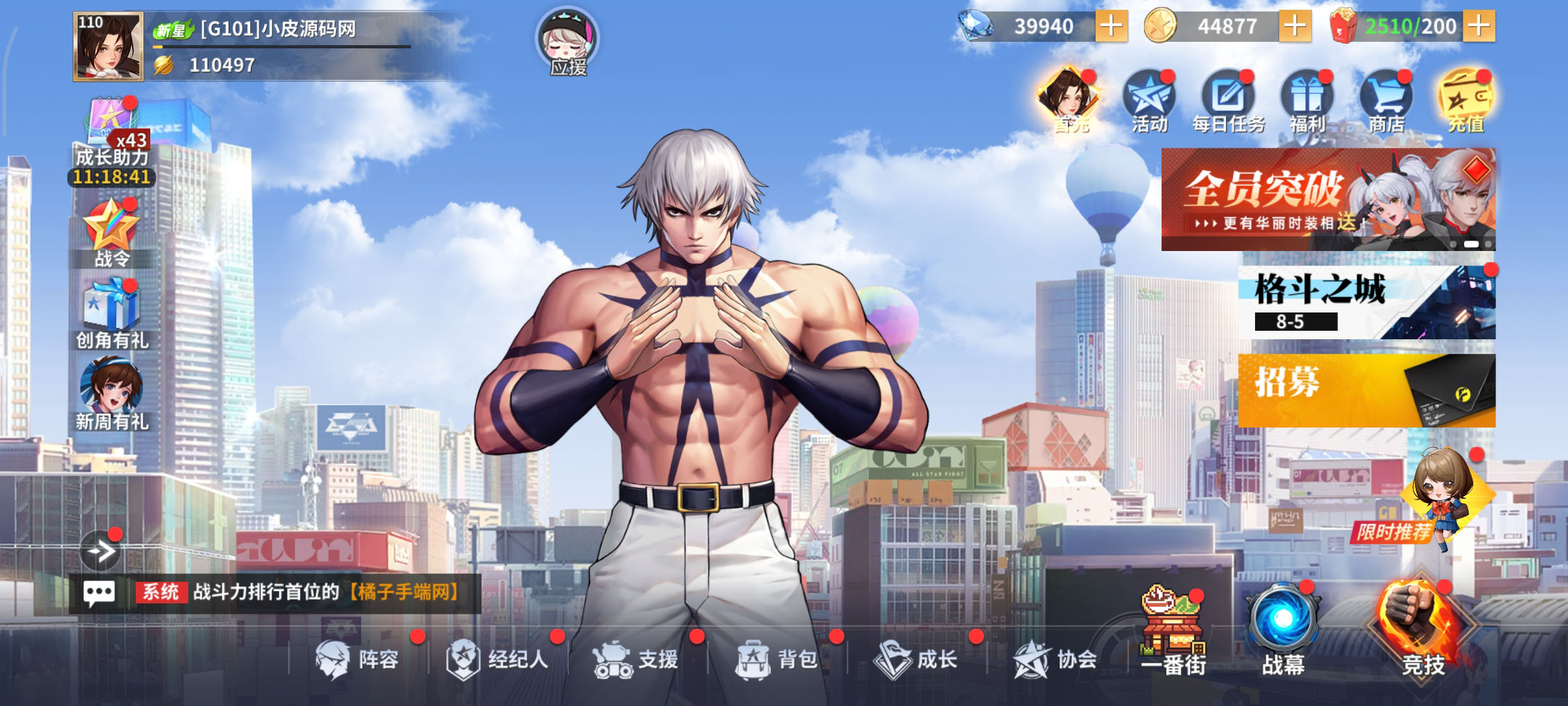
Task: Open 每日任务 daily tasks
Action: coord(1228,103)
